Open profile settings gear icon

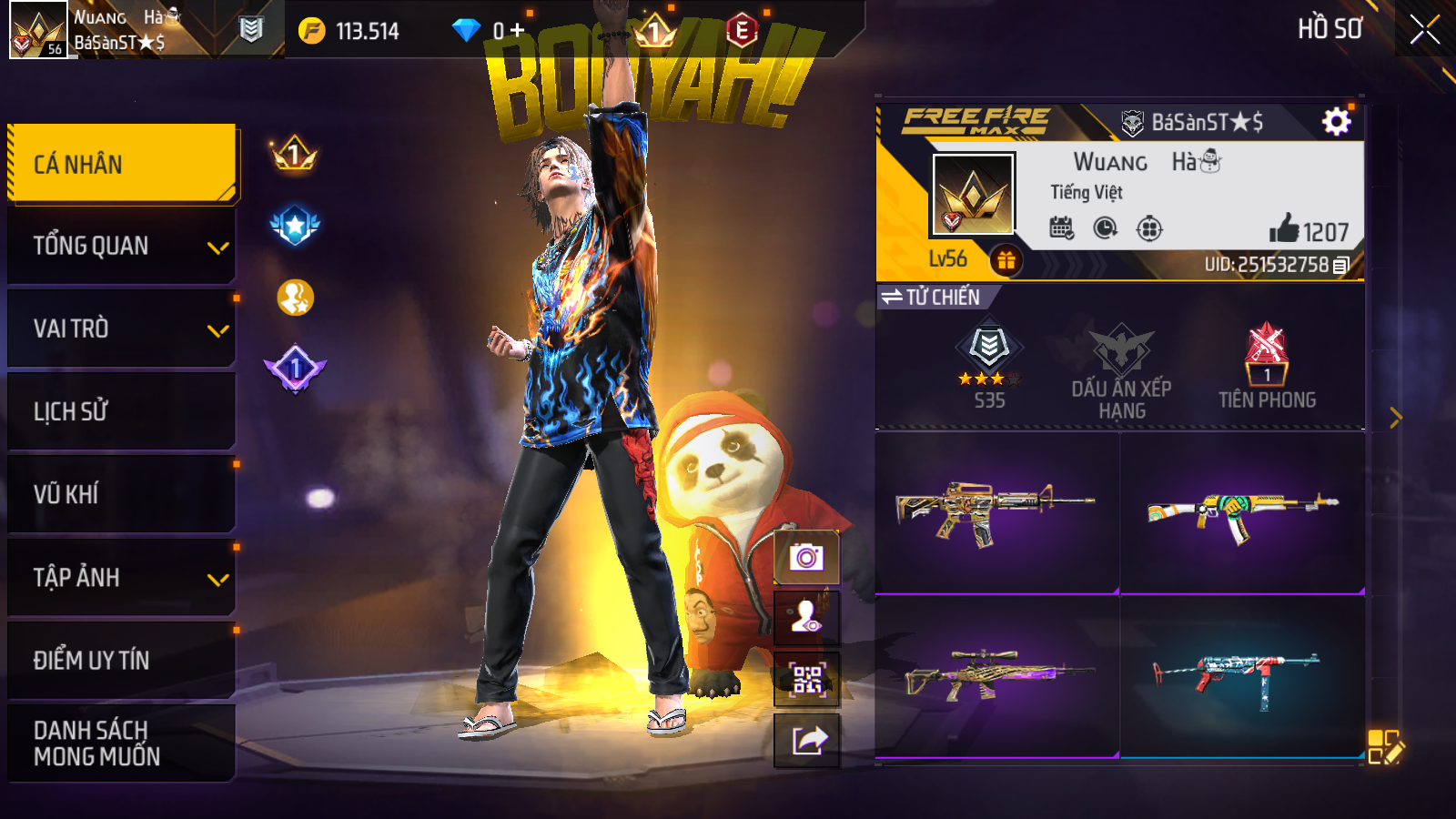(x=1336, y=122)
